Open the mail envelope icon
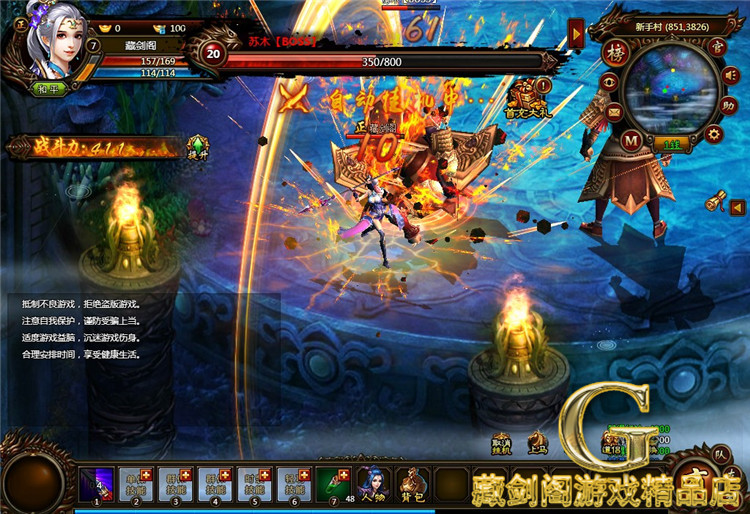Screen dimensions: 750x514 pos(613,111)
